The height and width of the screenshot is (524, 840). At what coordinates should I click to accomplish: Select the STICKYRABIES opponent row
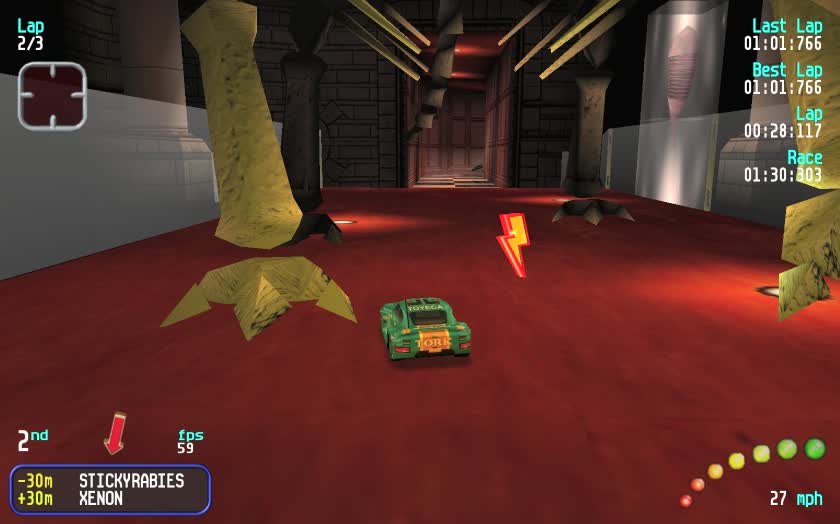coord(110,481)
